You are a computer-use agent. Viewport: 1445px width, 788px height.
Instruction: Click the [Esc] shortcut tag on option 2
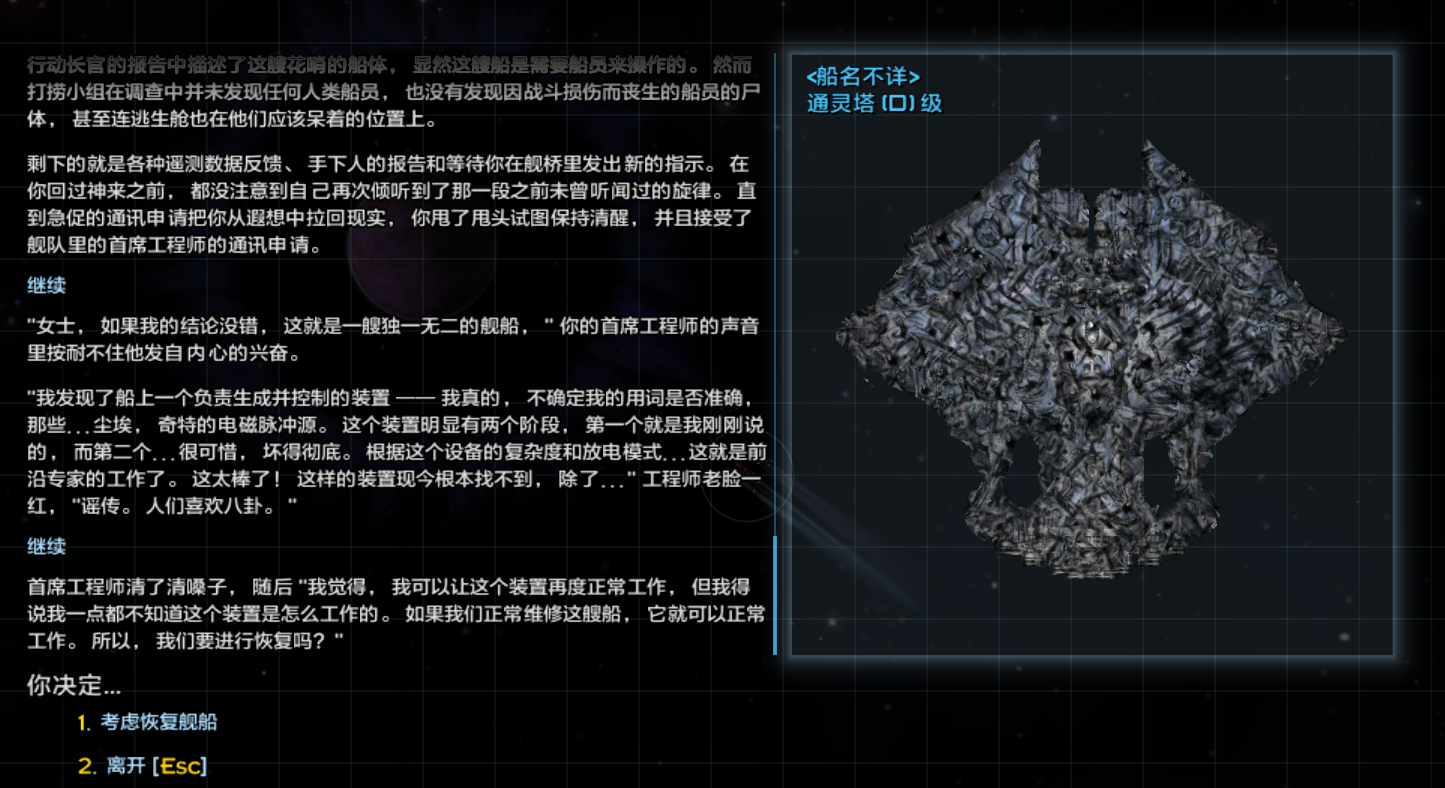tap(182, 765)
